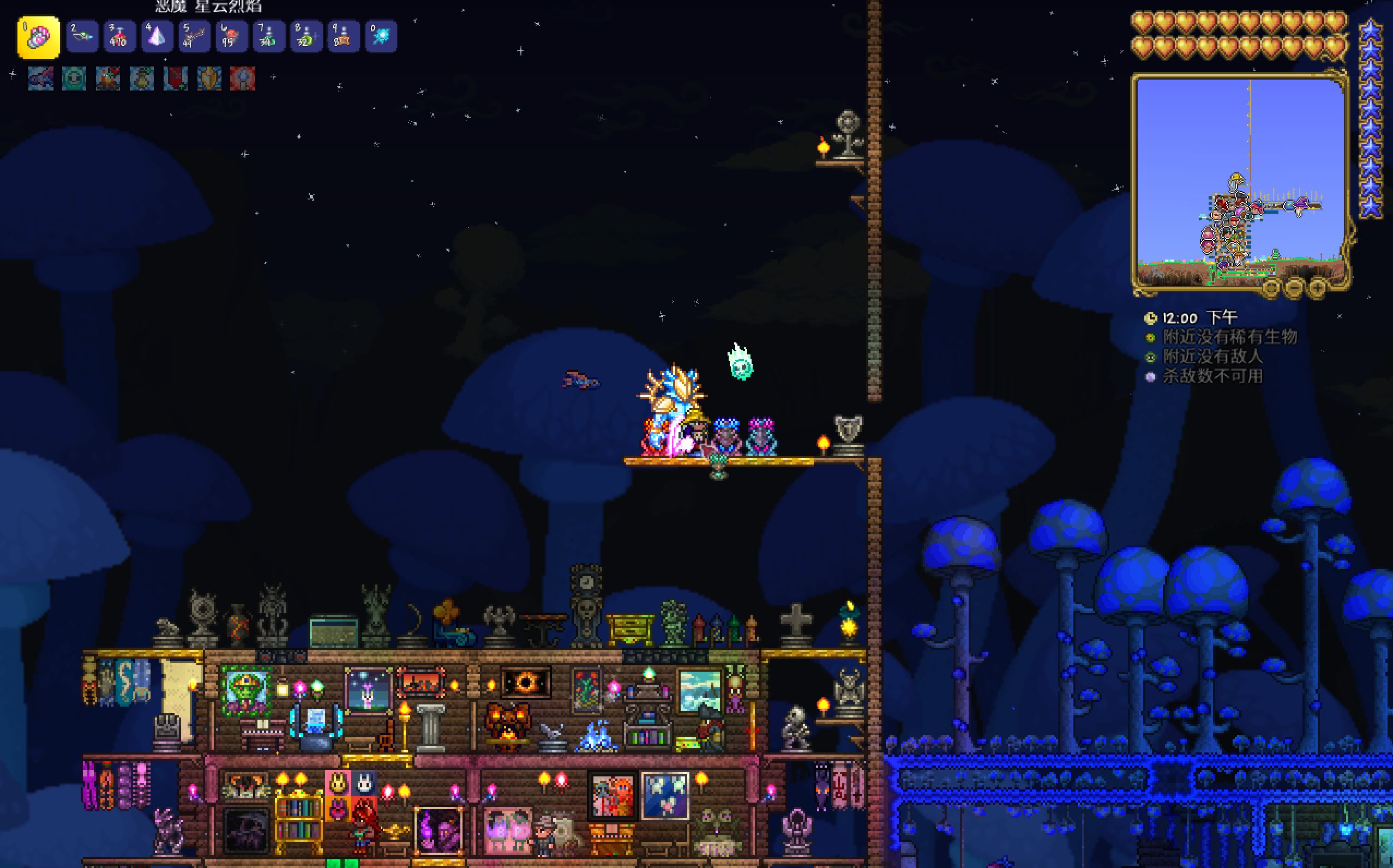This screenshot has height=868, width=1393.
Task: Select the highlighted Nebula Blaze hotbar slot
Action: pyautogui.click(x=39, y=37)
